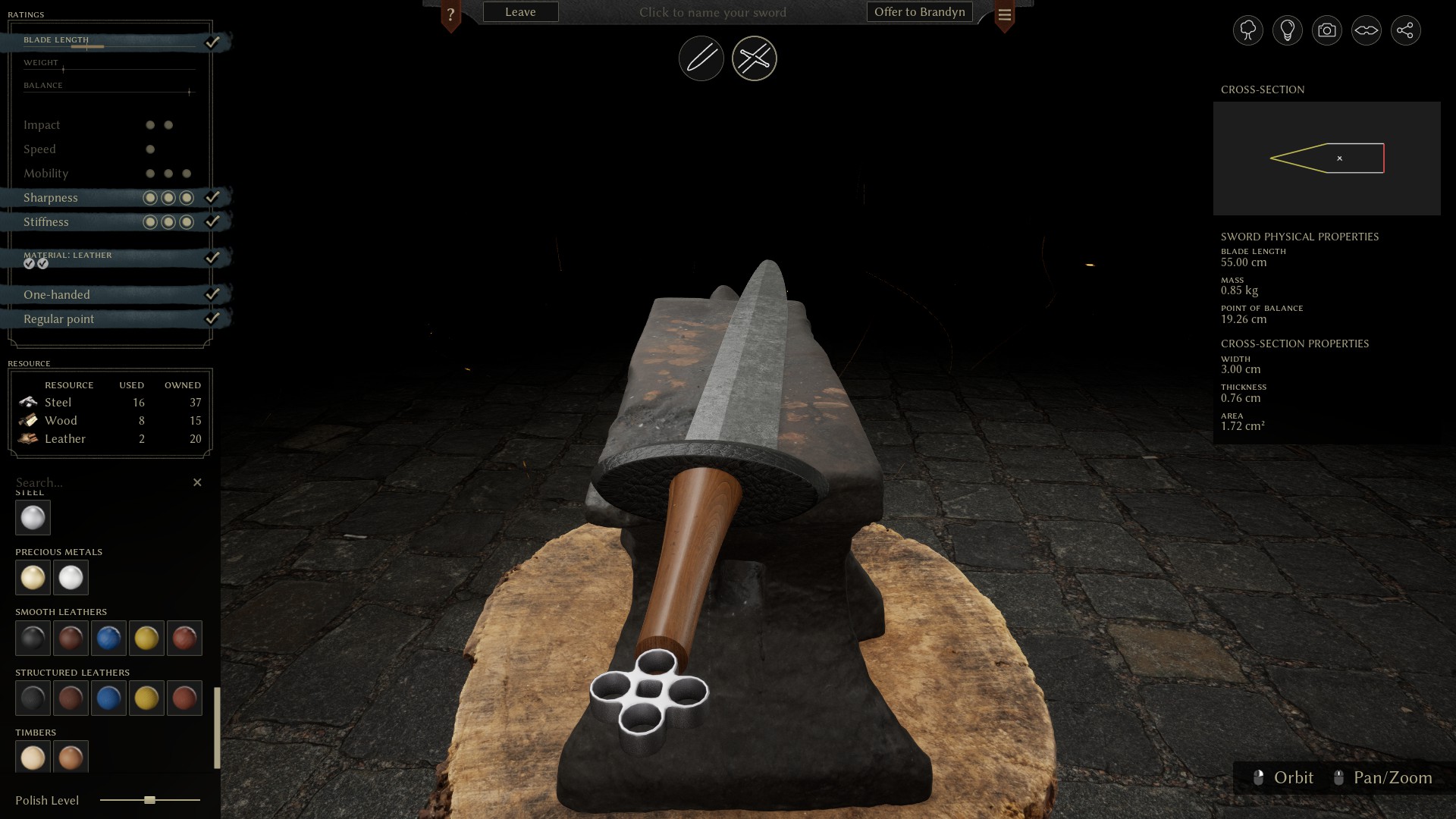1456x819 pixels.
Task: Click the materials search field
Action: tap(99, 482)
